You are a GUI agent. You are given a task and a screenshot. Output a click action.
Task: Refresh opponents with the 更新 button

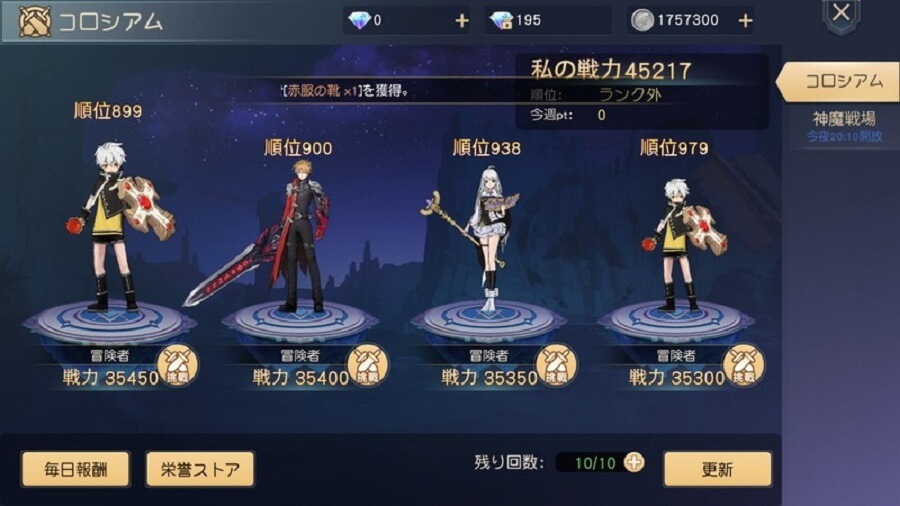pos(717,469)
